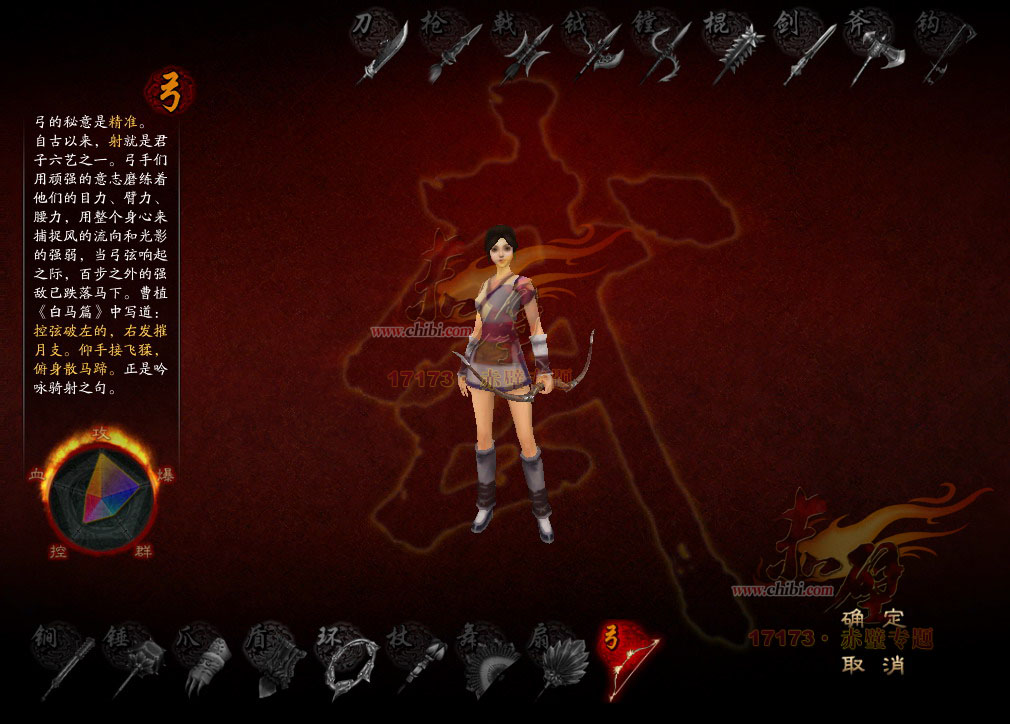Choose the 枪 spear weapon
Image resolution: width=1010 pixels, height=724 pixels.
pyautogui.click(x=451, y=47)
